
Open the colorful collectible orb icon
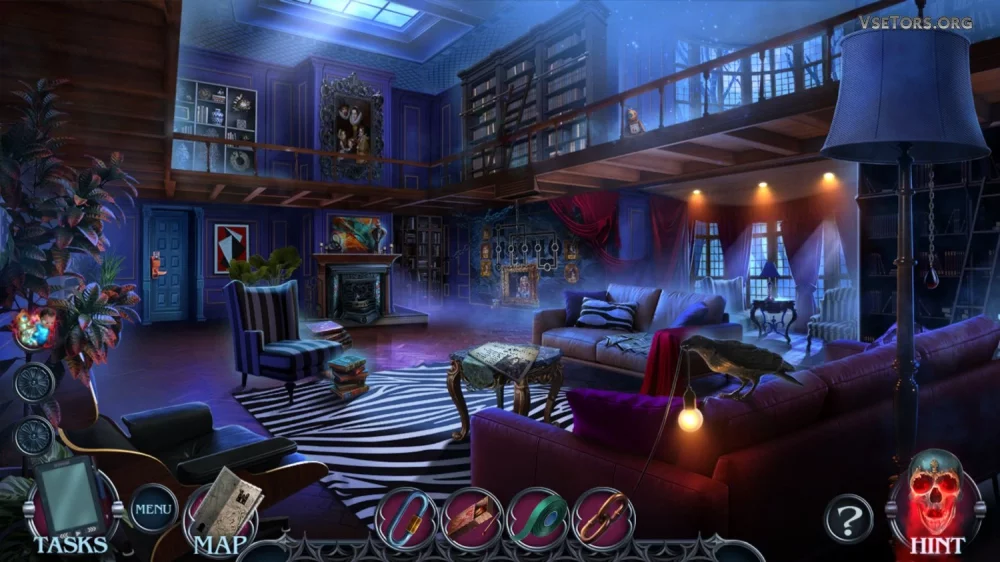tap(33, 328)
